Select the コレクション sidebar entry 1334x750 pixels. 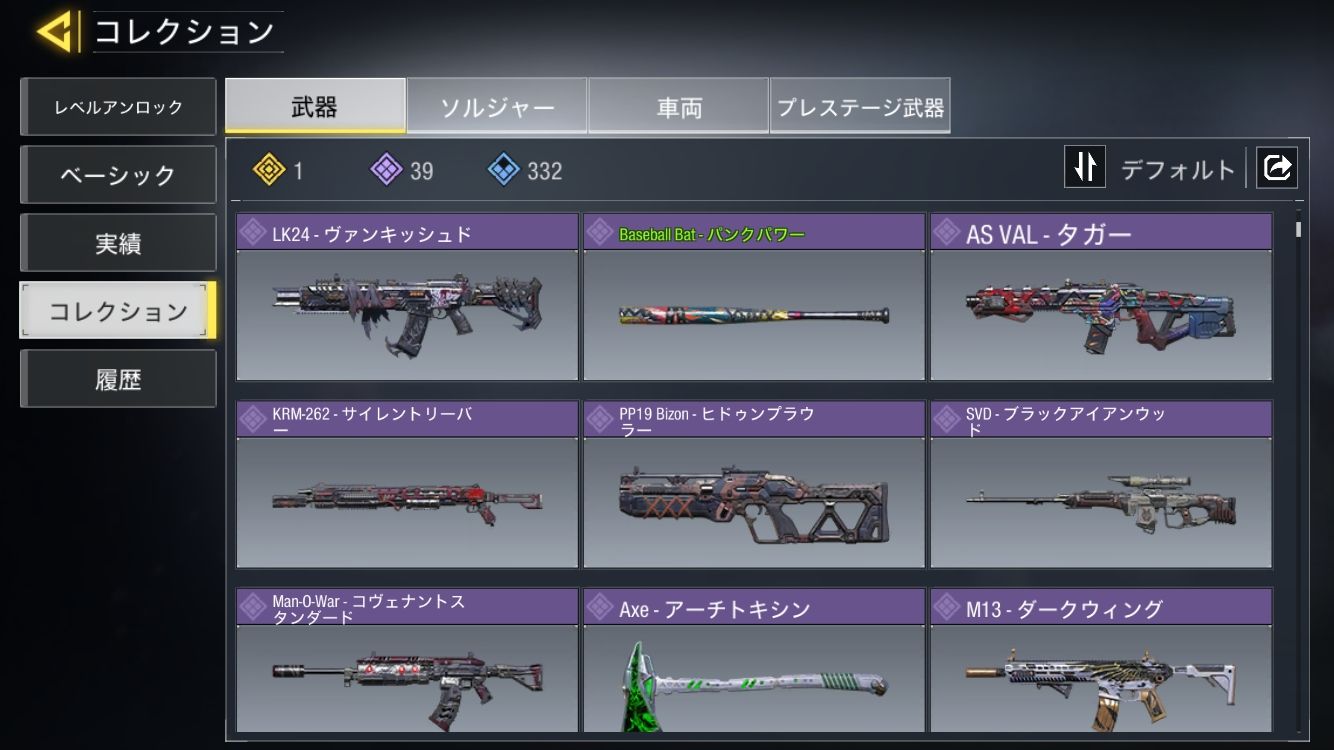118,311
